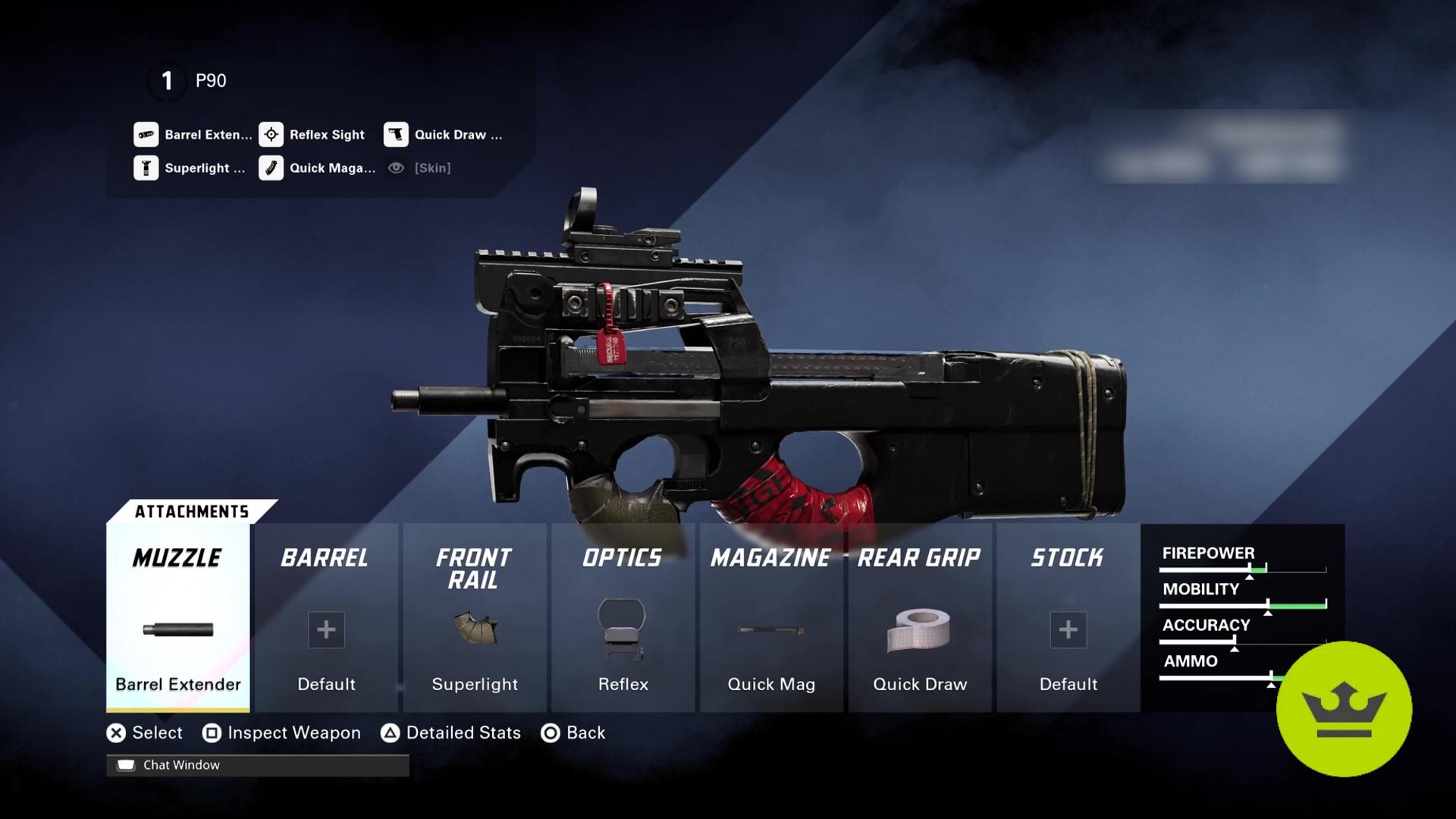The width and height of the screenshot is (1456, 819).
Task: Click the Mobility stat bar
Action: pos(1244,604)
